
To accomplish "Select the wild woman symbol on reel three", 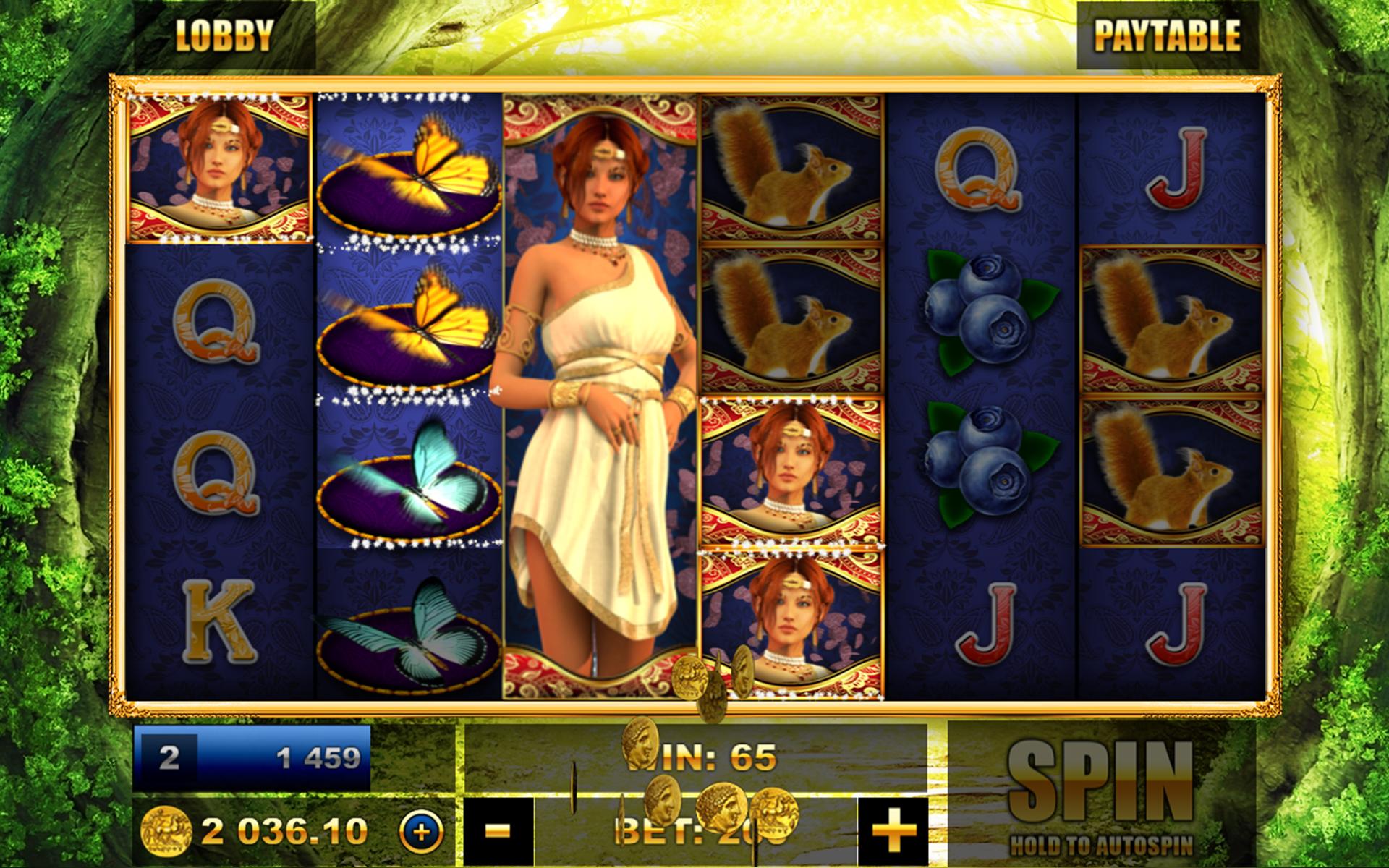I will click(x=600, y=398).
